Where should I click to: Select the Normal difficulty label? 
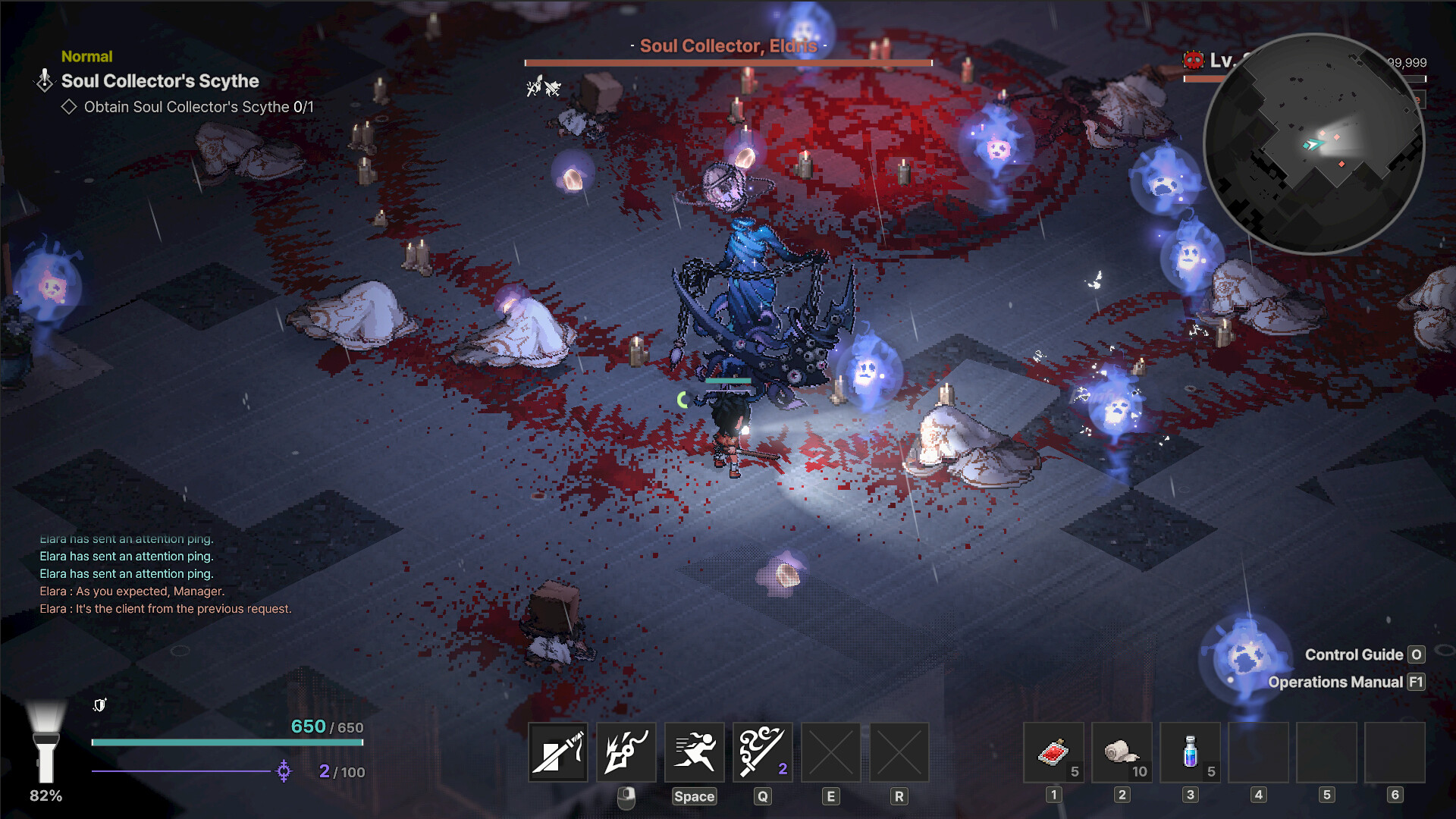click(86, 56)
